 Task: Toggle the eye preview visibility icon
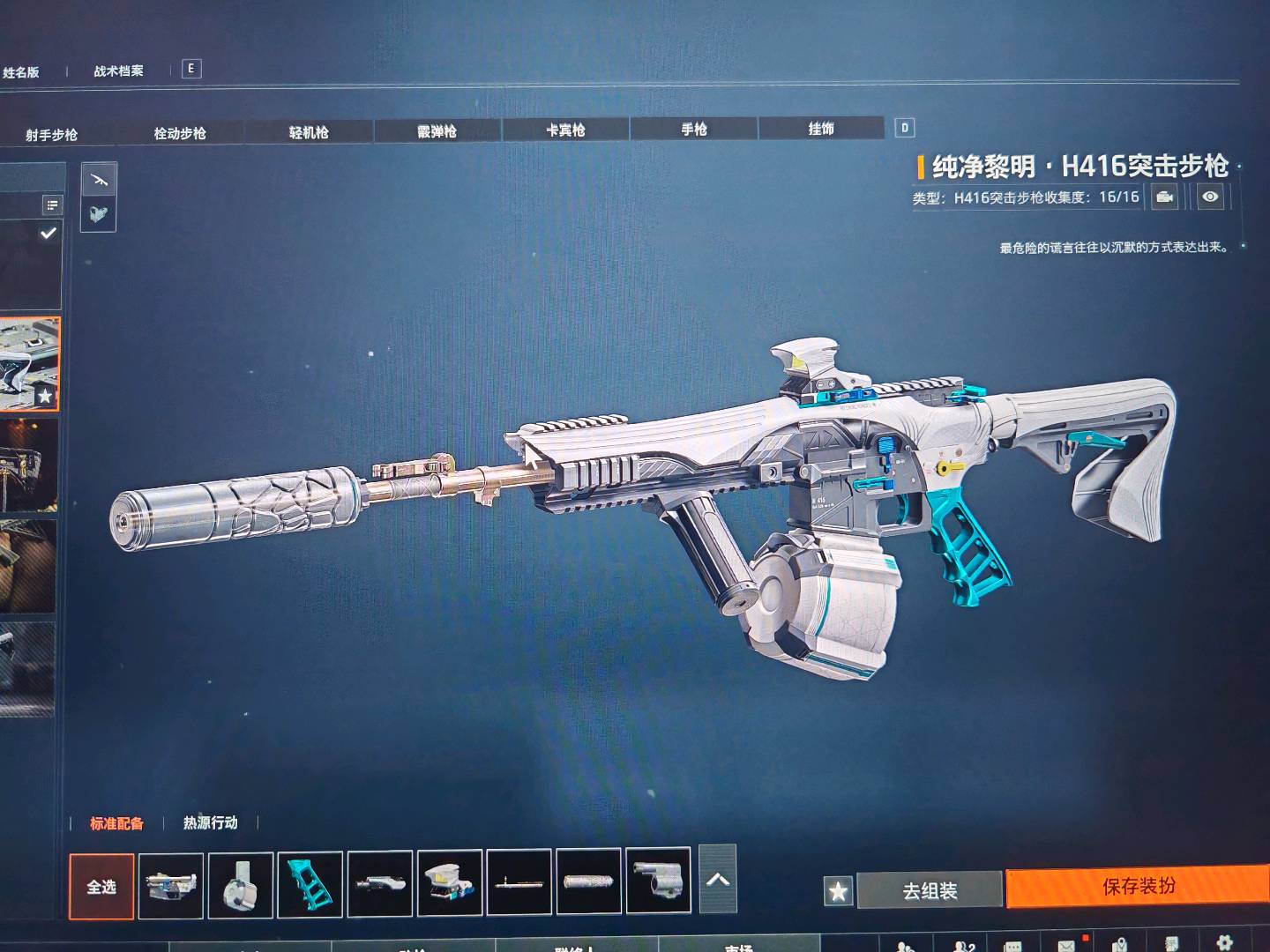[1211, 197]
